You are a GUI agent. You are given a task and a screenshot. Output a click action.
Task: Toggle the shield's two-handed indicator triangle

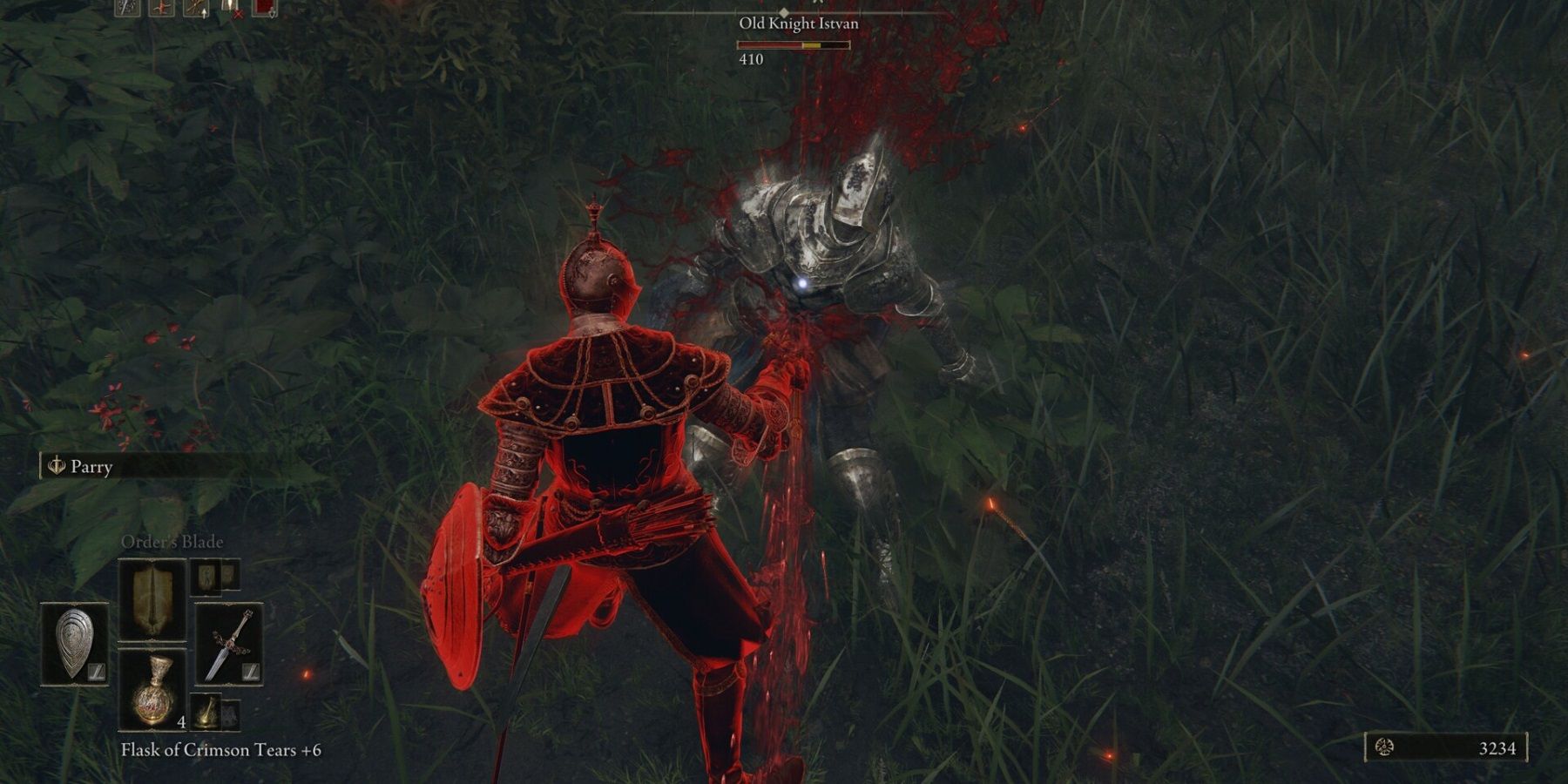pos(96,672)
